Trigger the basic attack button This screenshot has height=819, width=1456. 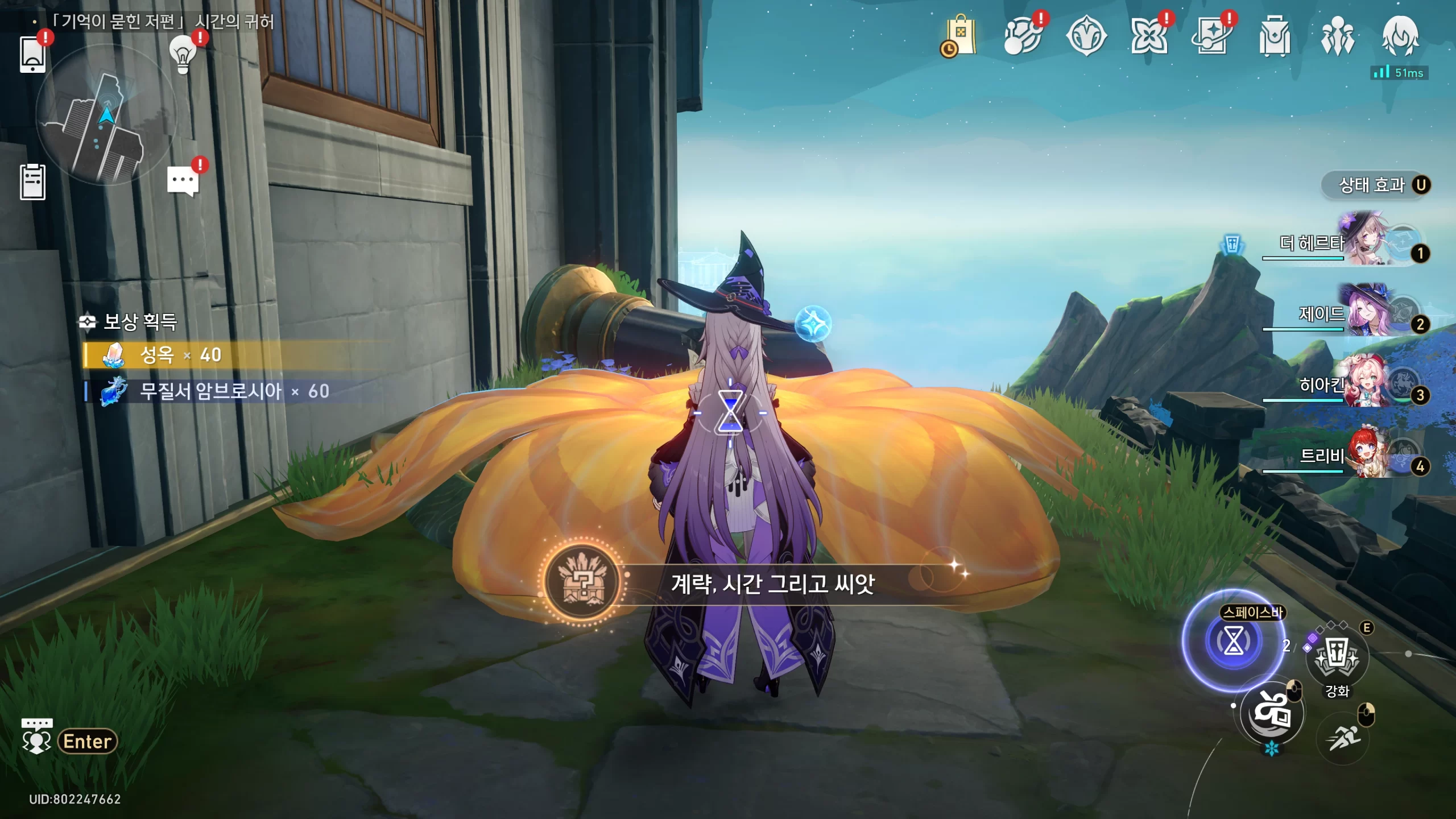[1272, 712]
